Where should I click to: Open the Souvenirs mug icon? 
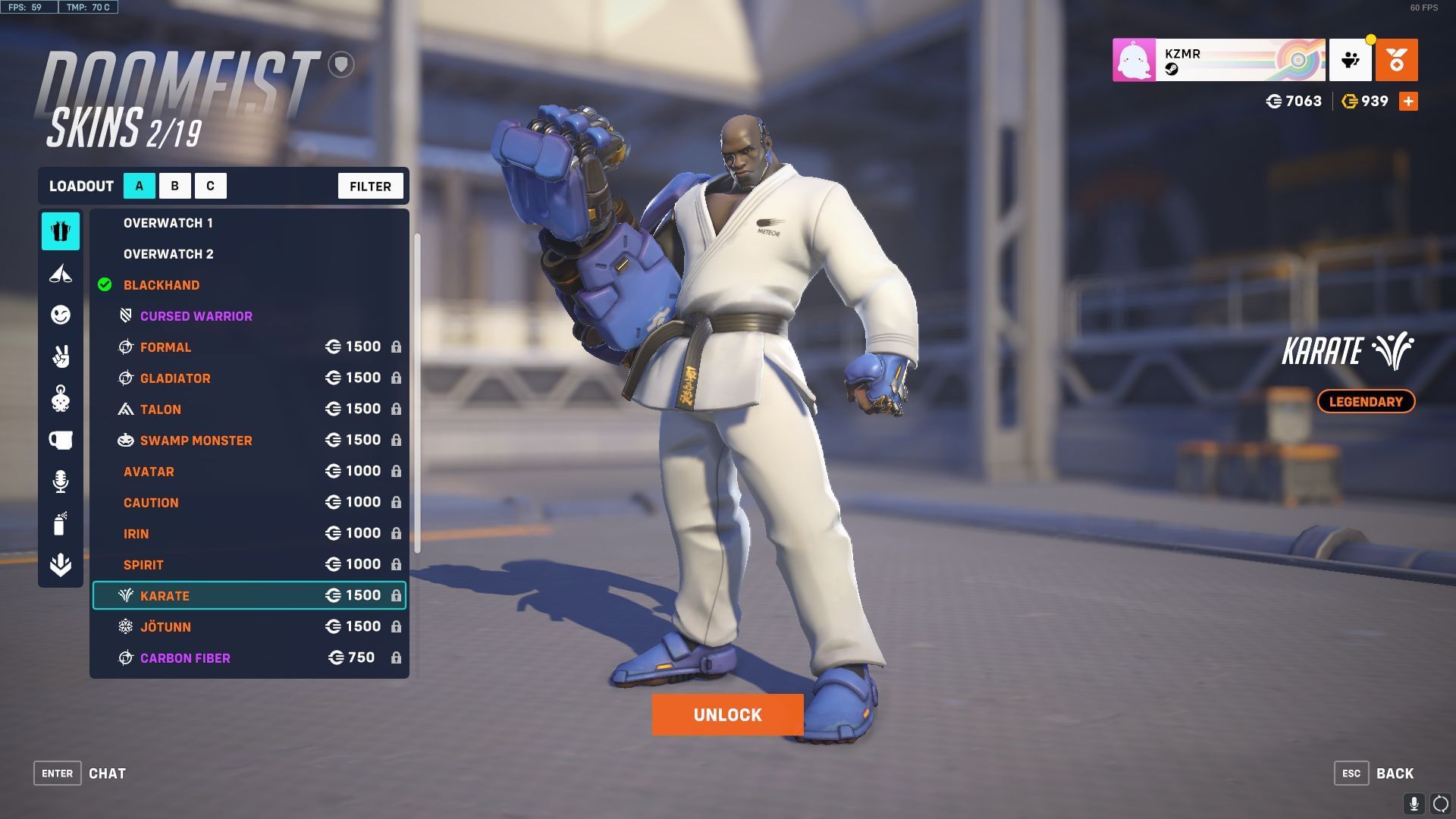click(x=61, y=440)
